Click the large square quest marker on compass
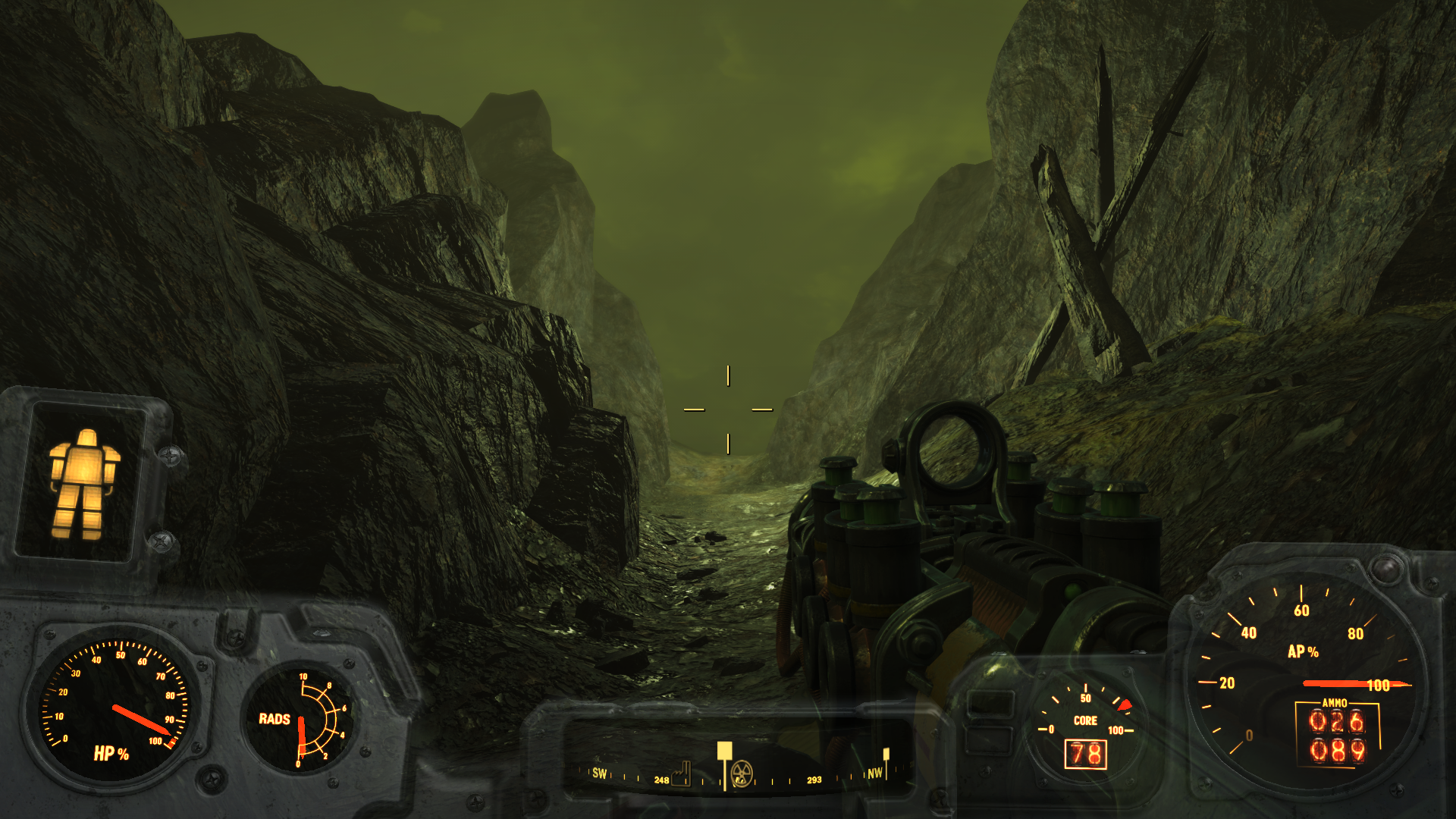 coord(724,751)
